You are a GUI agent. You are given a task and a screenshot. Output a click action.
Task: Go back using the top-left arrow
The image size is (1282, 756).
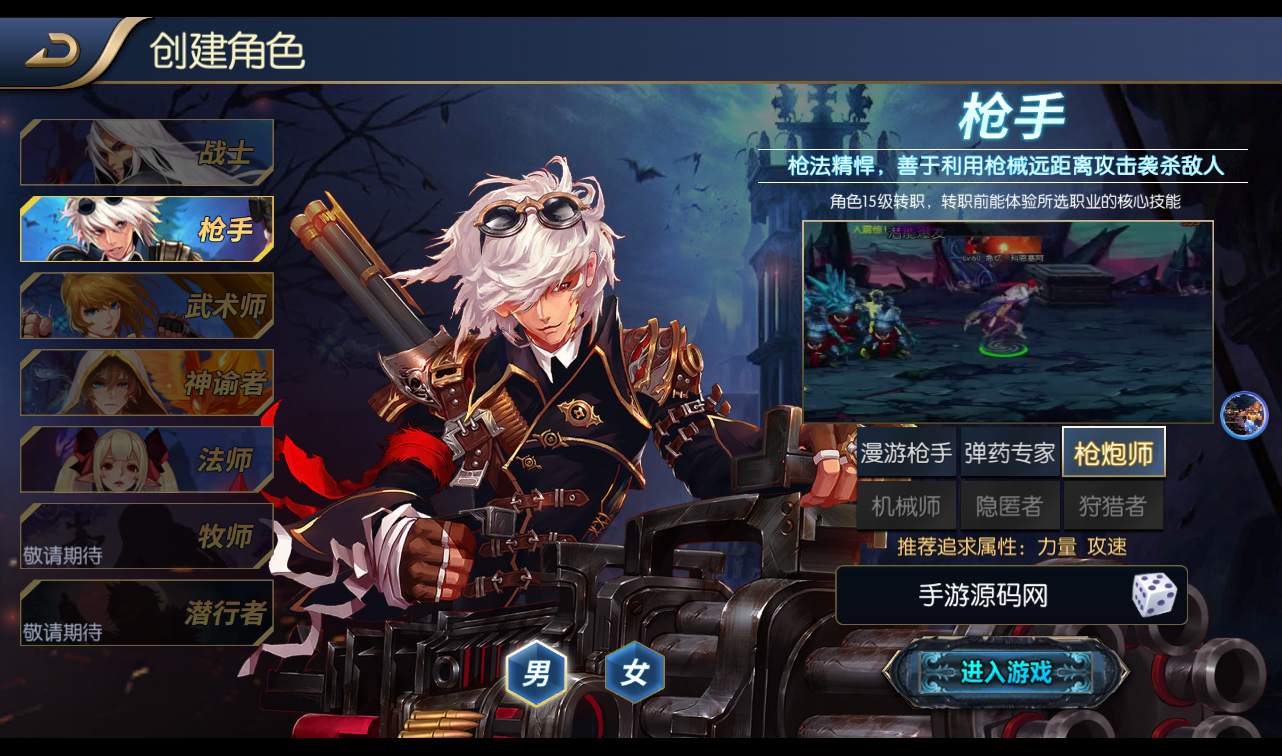pos(54,51)
